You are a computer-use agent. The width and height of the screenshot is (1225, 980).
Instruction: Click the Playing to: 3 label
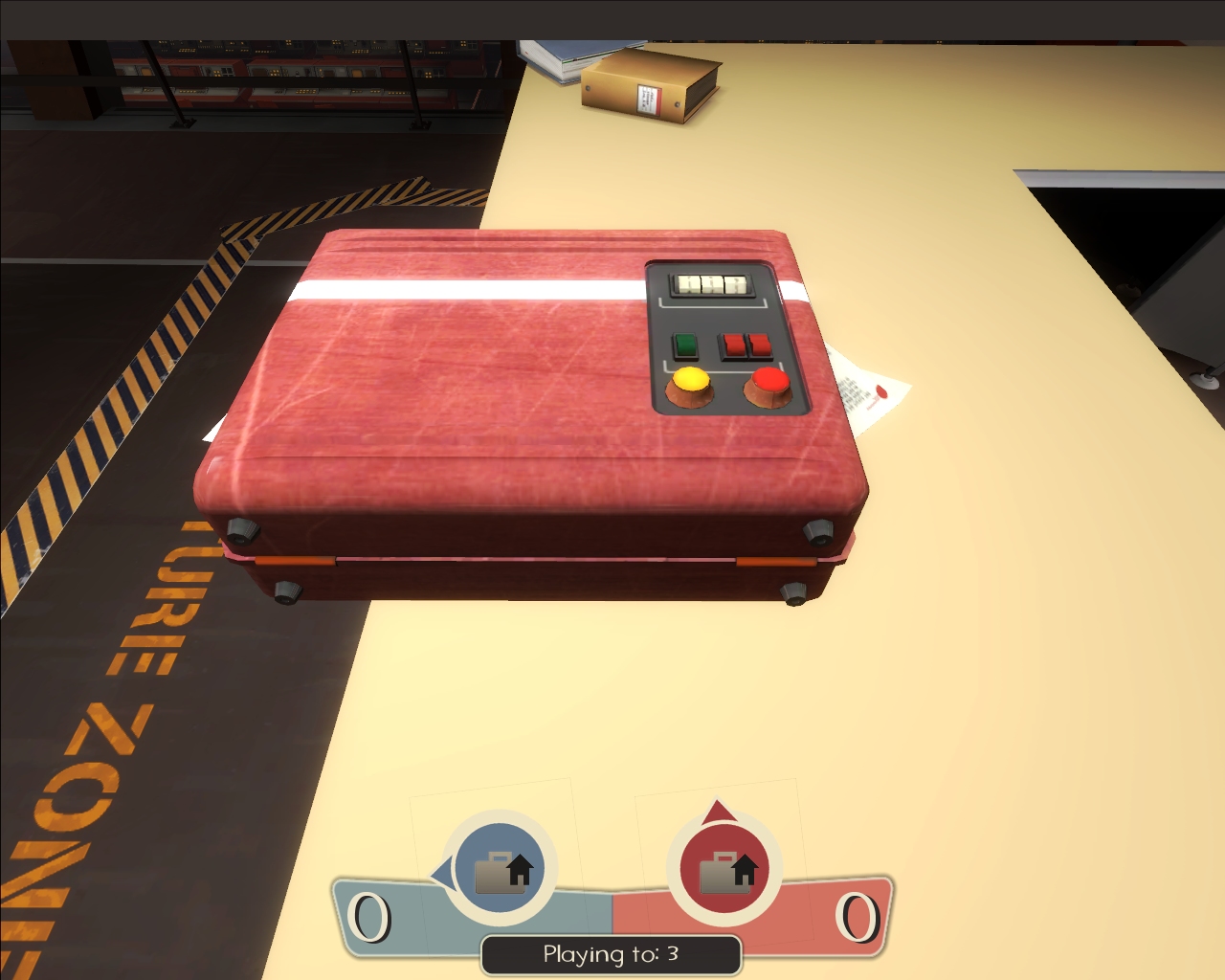611,953
